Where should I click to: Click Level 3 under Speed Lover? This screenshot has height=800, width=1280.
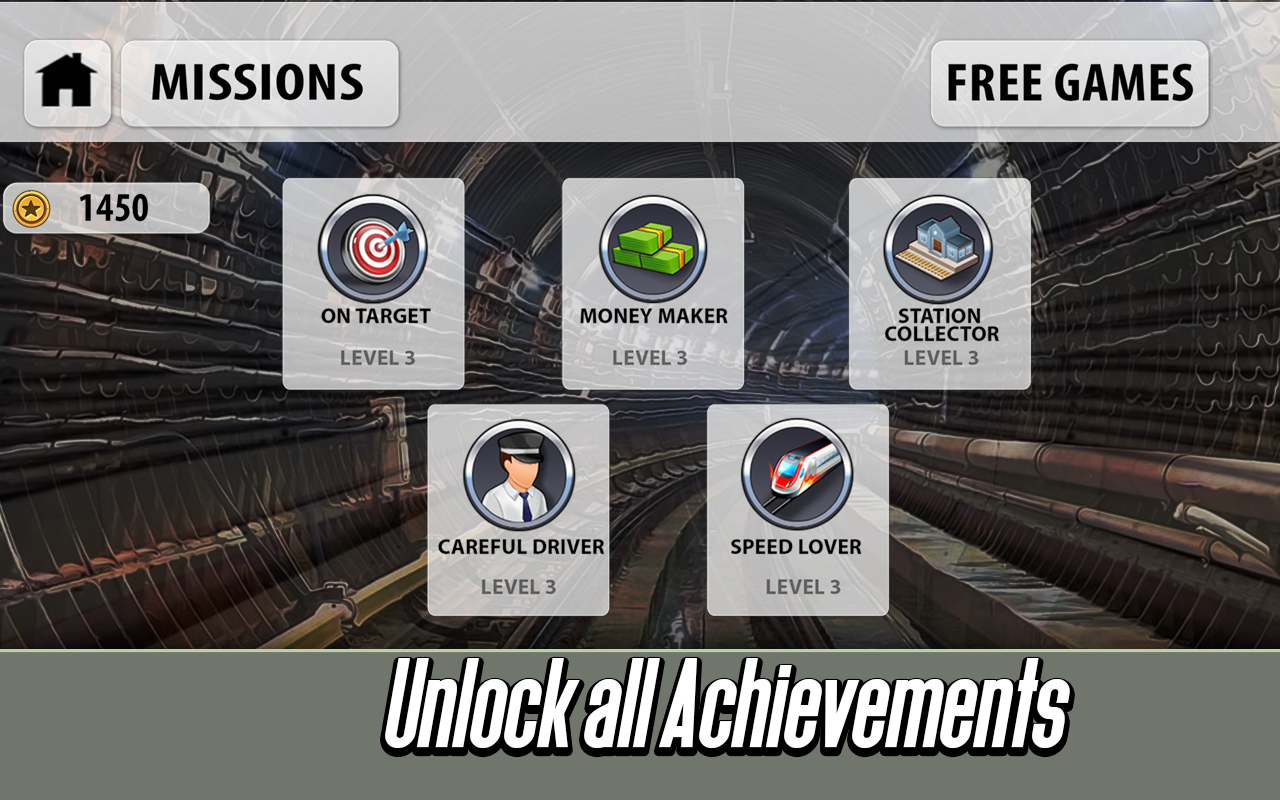click(x=799, y=587)
